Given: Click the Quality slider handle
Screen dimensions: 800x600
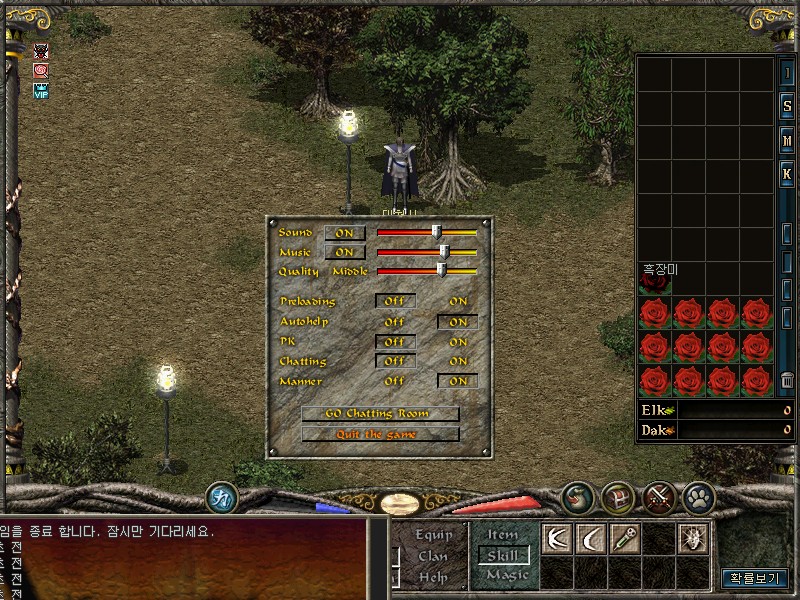Looking at the screenshot, I should coord(441,270).
